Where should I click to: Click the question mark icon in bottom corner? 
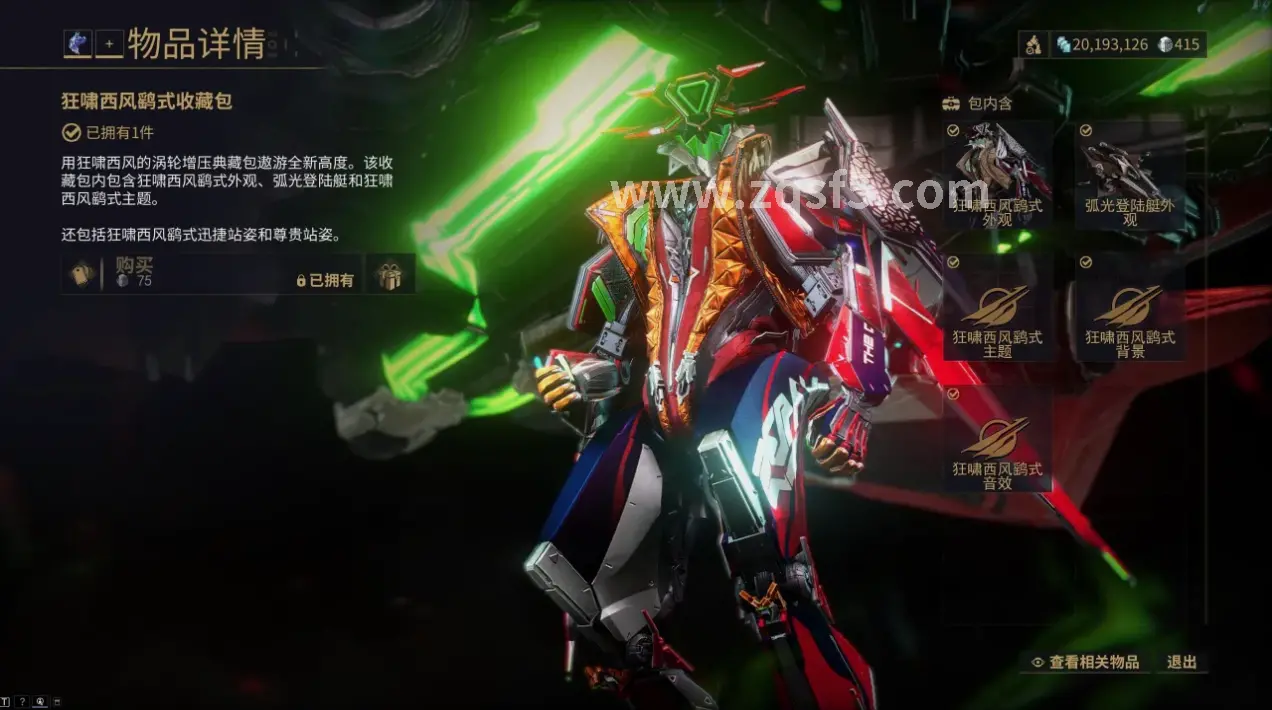click(21, 702)
